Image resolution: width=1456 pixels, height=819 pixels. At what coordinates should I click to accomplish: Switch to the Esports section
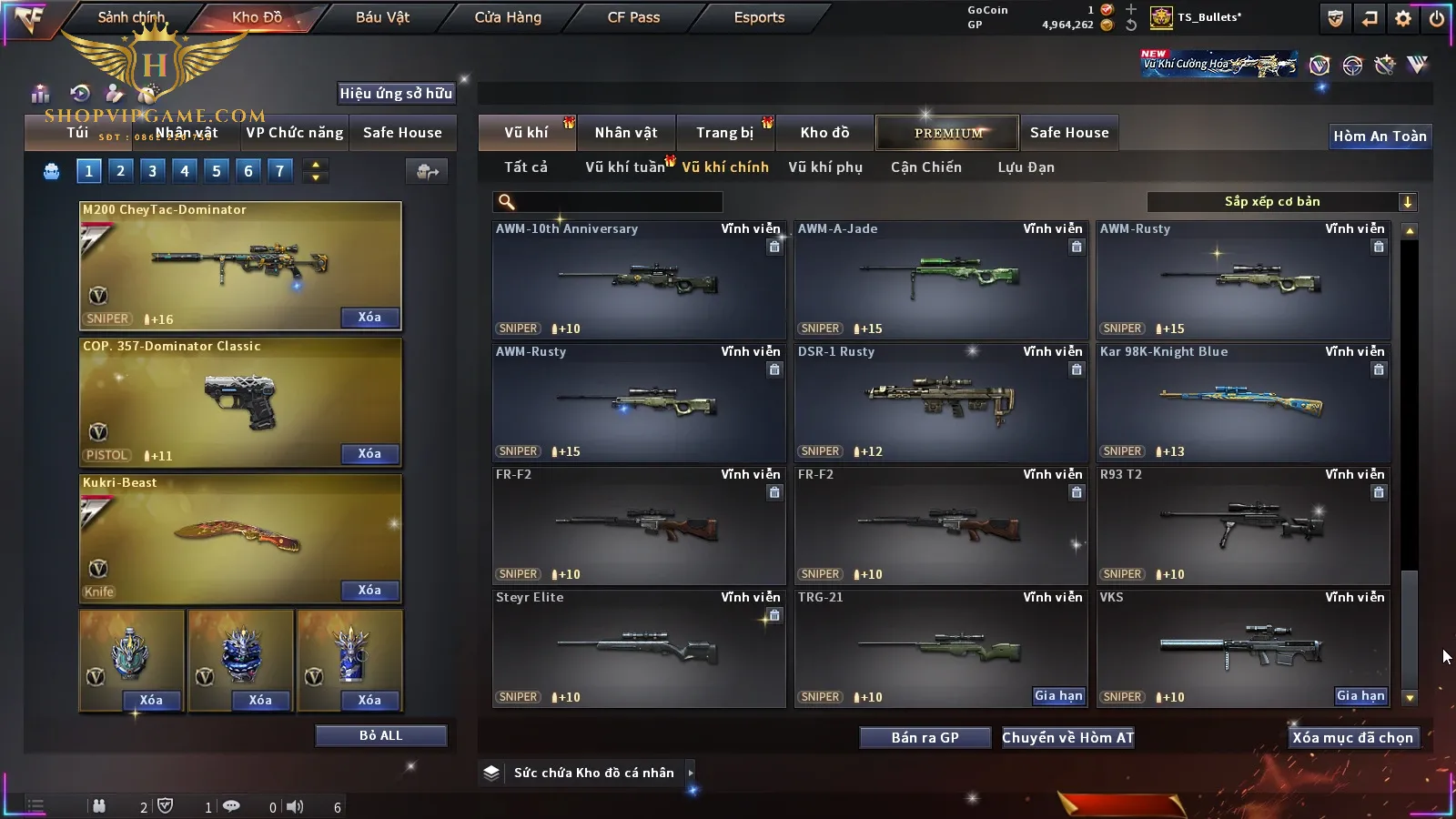point(759,17)
